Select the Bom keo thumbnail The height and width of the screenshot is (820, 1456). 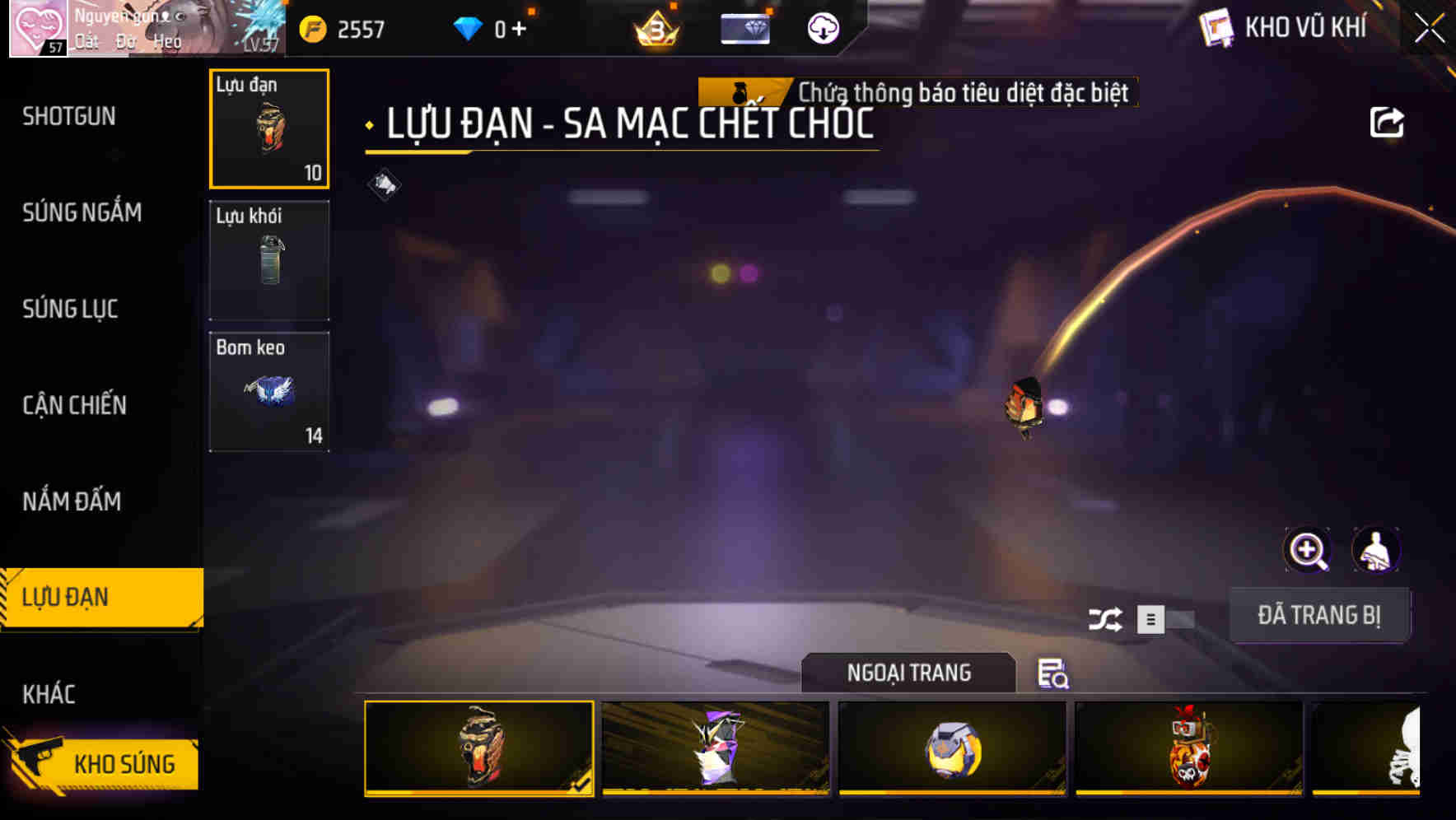pos(268,391)
